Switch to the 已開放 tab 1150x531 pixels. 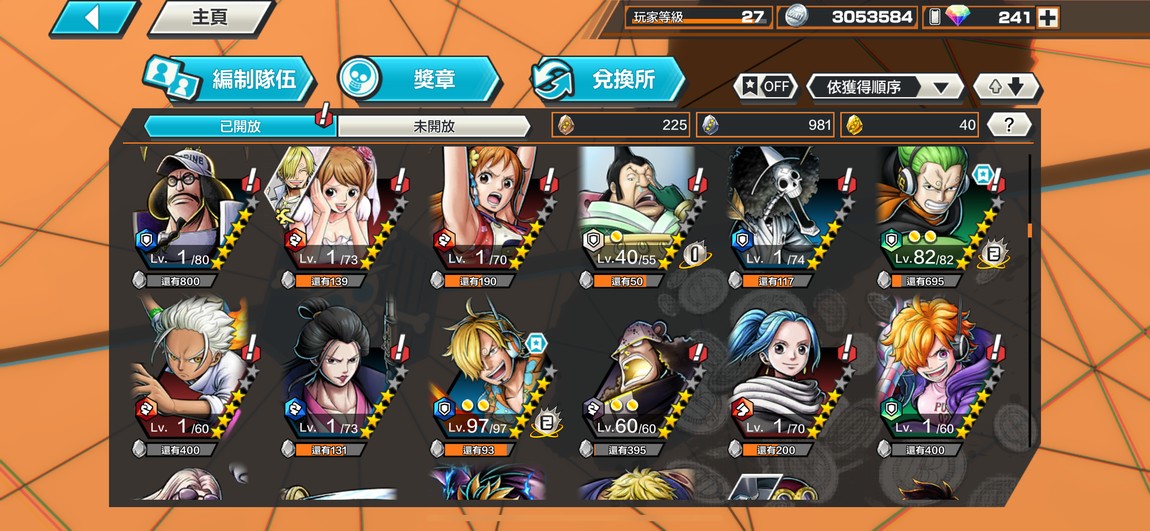[x=240, y=126]
